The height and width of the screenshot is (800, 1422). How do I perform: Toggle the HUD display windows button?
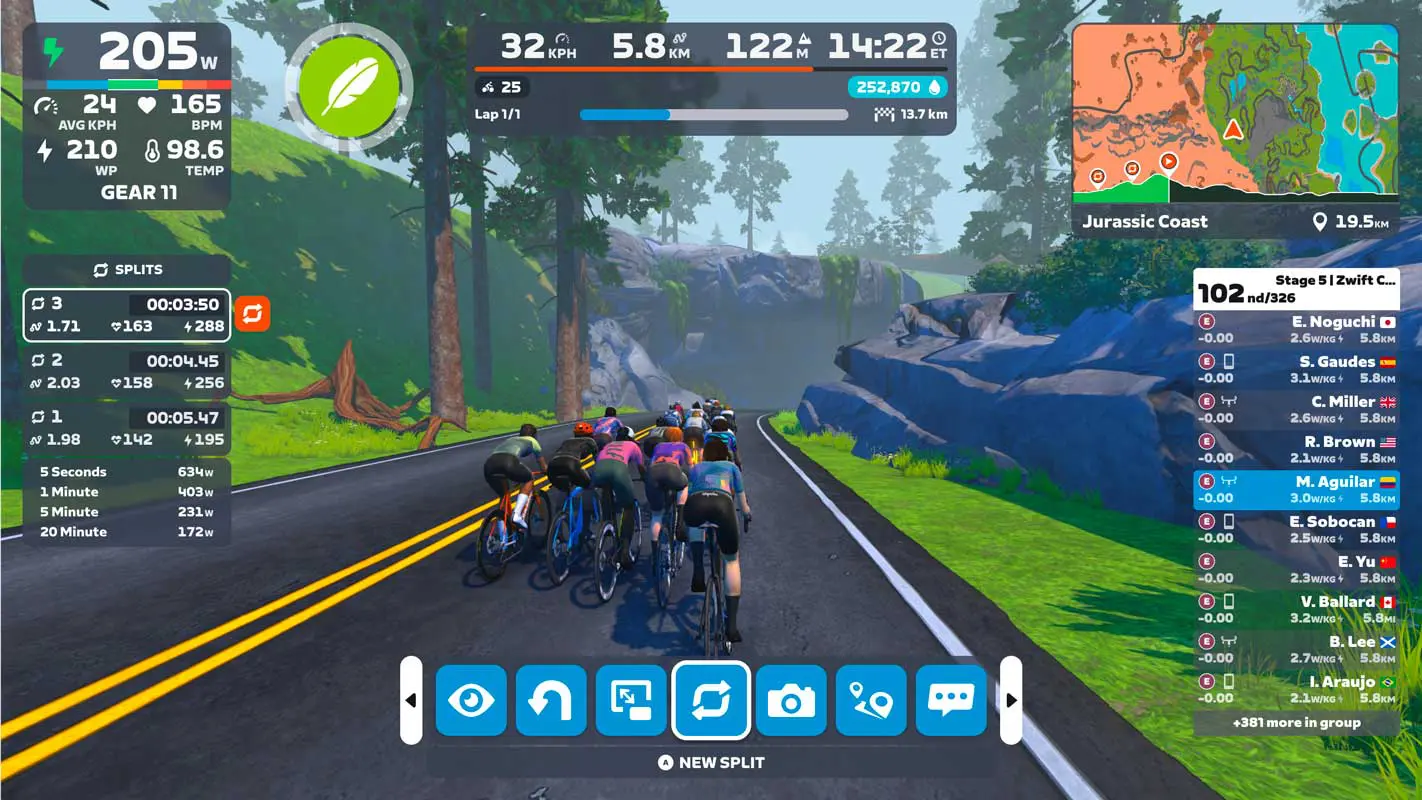631,700
